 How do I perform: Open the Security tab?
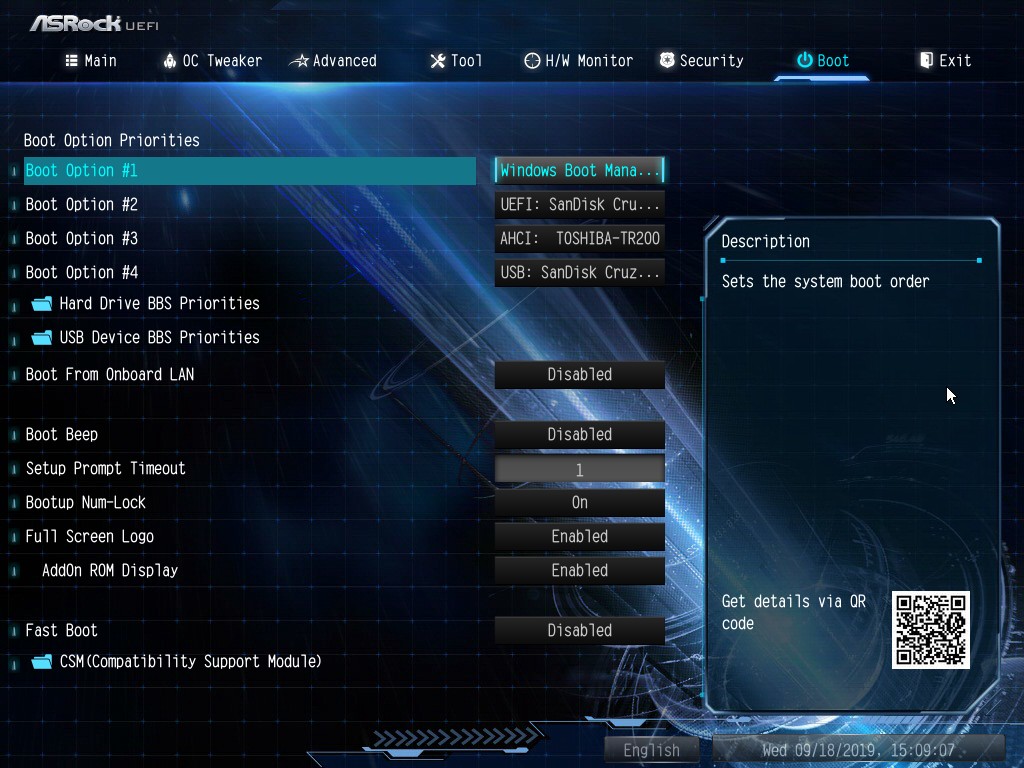click(x=701, y=61)
